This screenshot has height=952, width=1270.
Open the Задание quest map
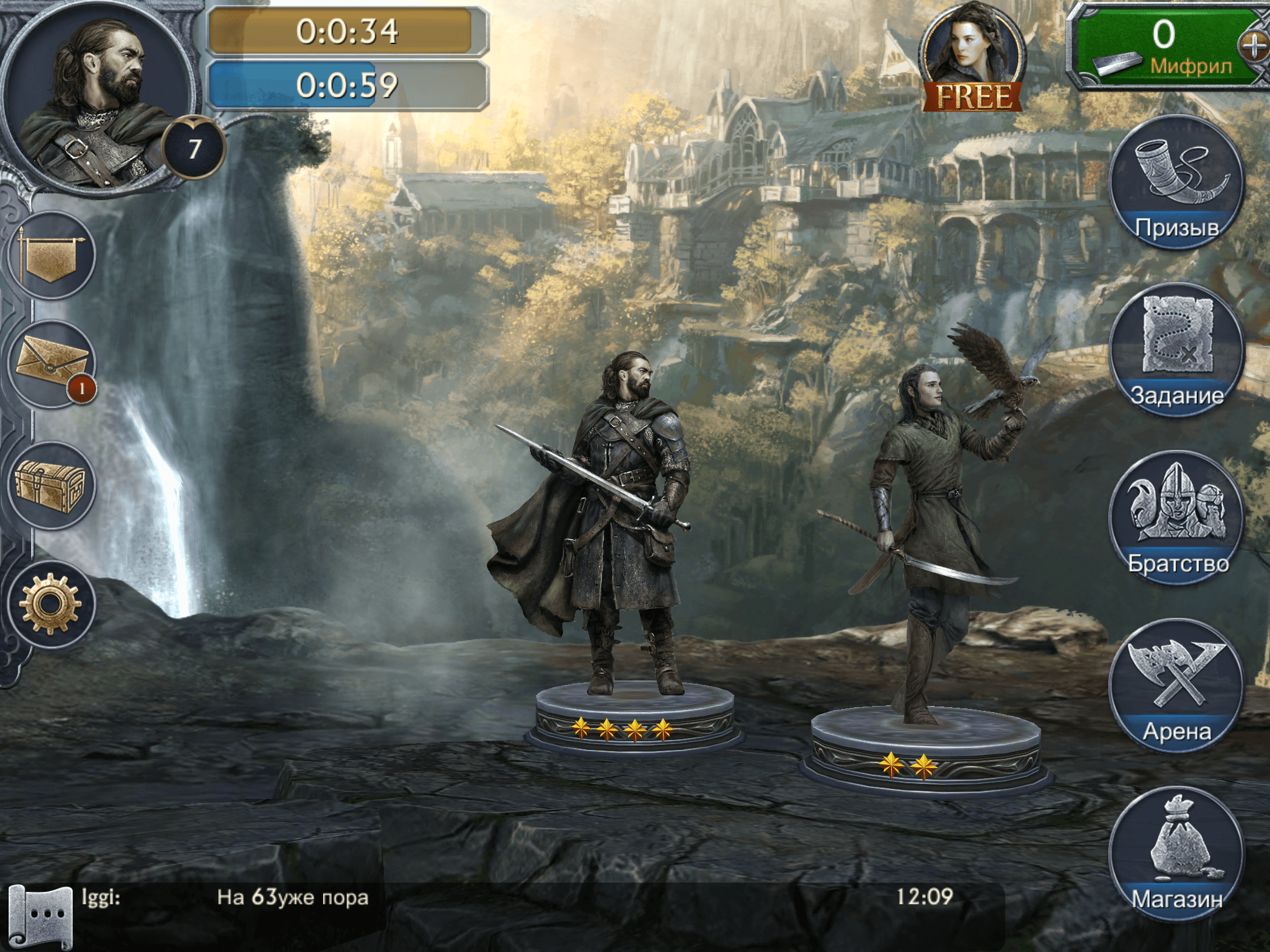point(1176,350)
